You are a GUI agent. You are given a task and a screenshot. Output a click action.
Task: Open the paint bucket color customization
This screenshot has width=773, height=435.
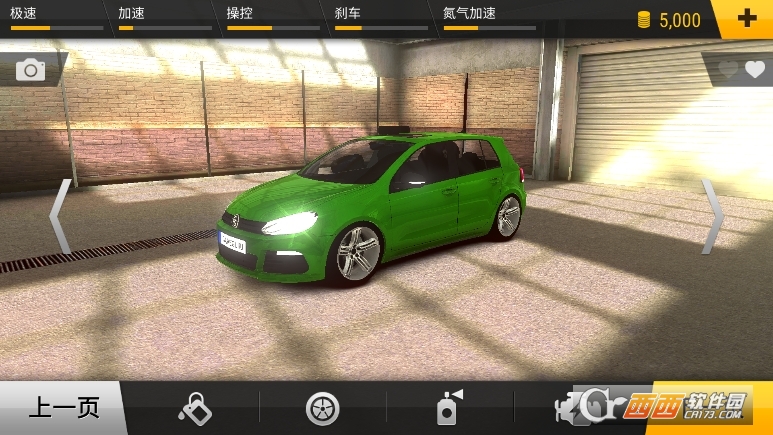(194, 408)
